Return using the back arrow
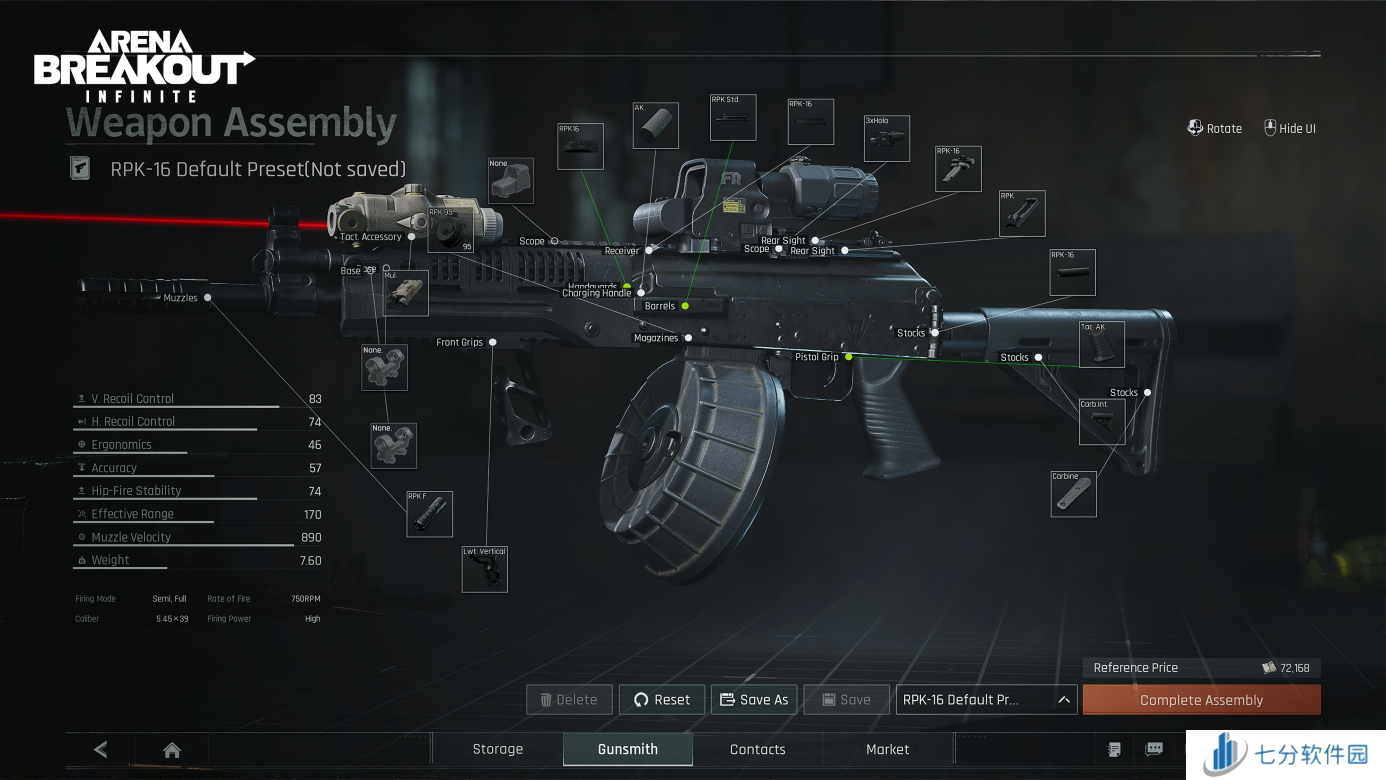1386x780 pixels. [x=100, y=749]
